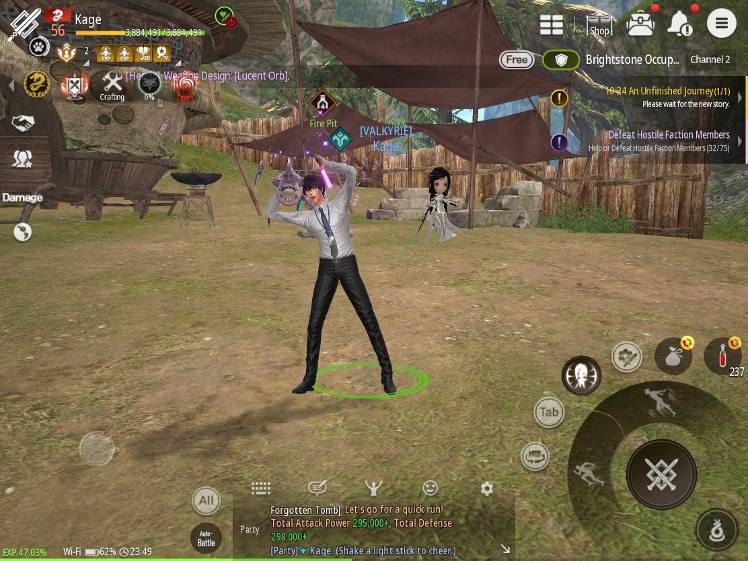This screenshot has height=561, width=748.
Task: Open the Crafting shortcut
Action: point(112,84)
